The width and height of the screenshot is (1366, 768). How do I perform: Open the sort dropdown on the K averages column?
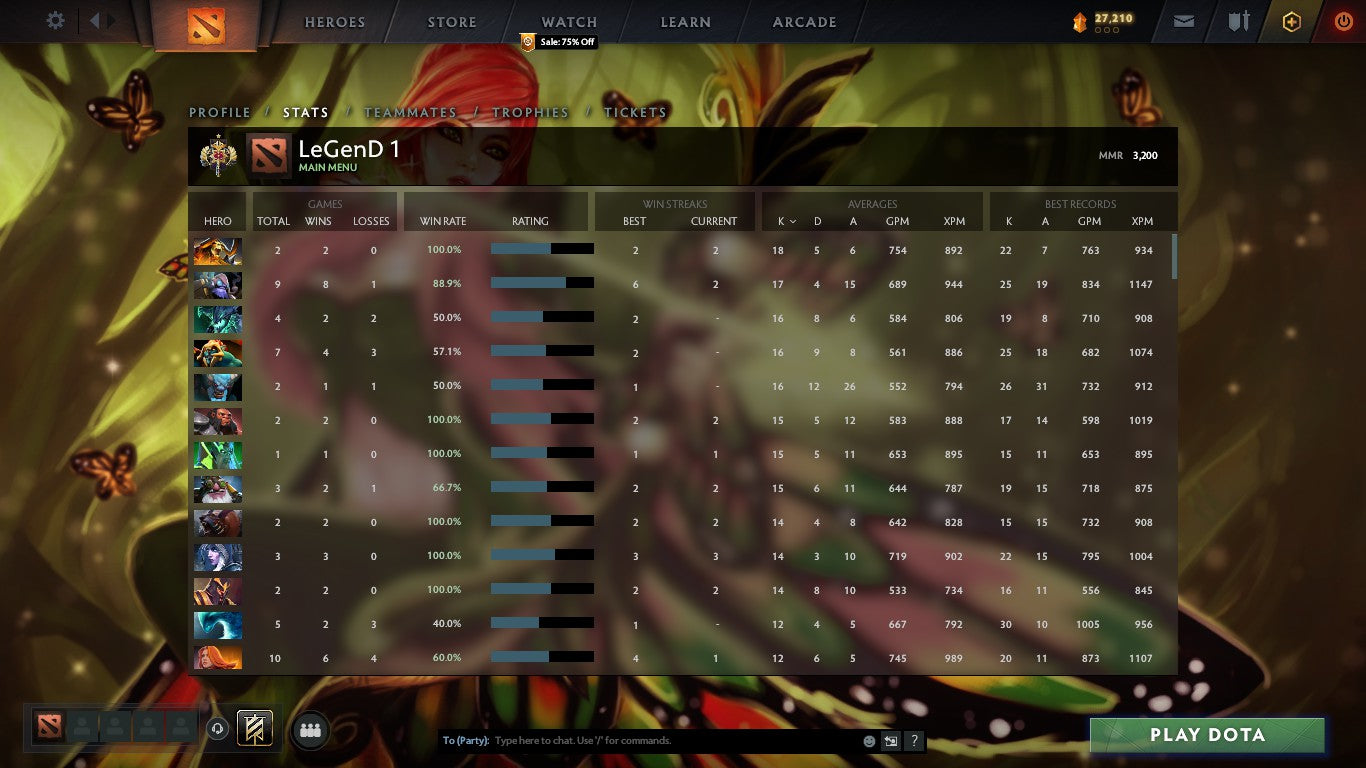point(786,222)
